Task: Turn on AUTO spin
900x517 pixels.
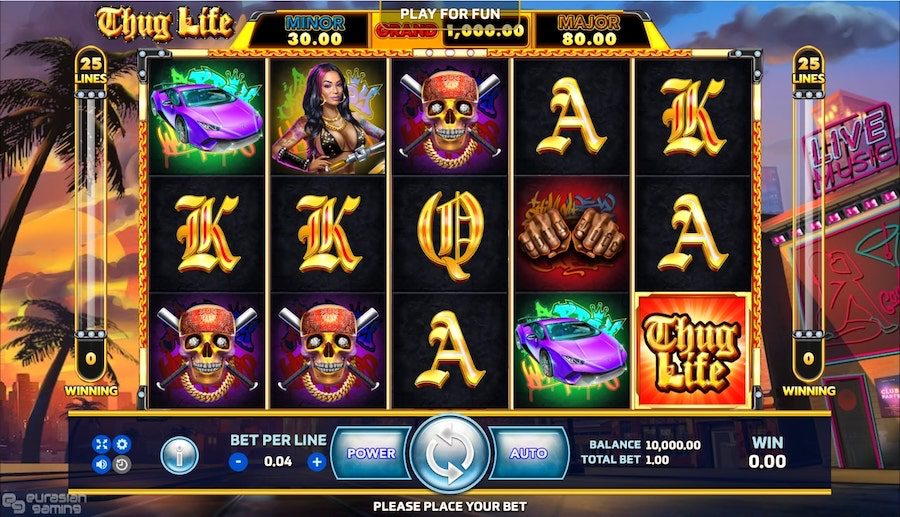Action: coord(528,453)
